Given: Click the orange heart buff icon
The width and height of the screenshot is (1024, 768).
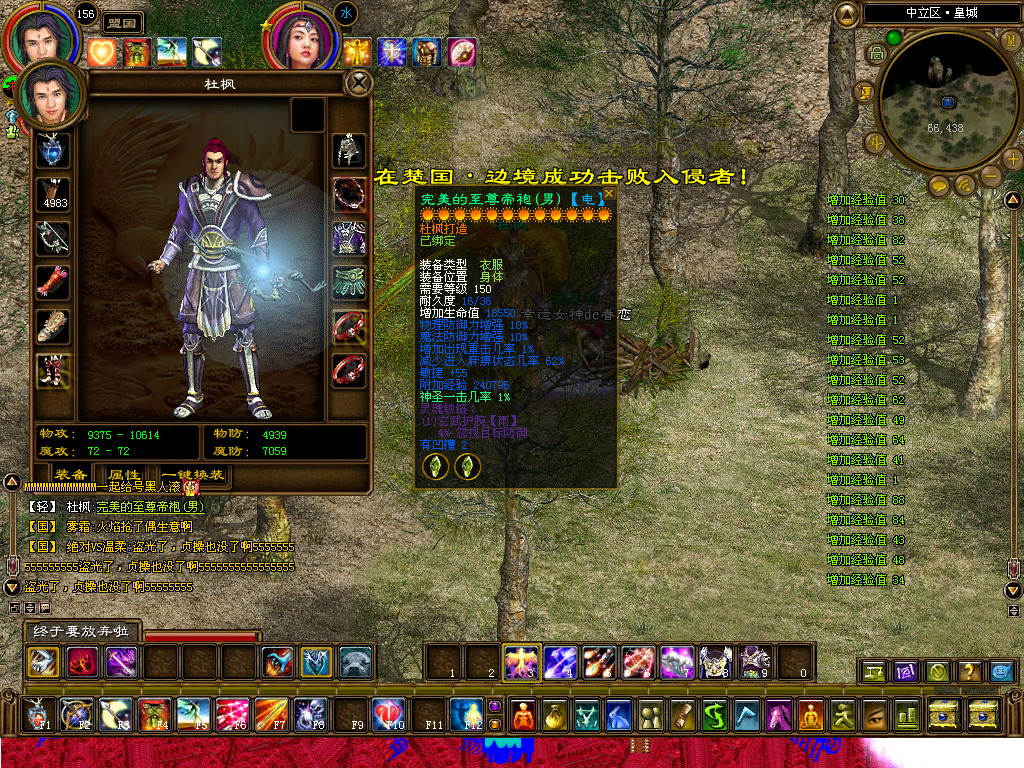Looking at the screenshot, I should click(x=102, y=52).
